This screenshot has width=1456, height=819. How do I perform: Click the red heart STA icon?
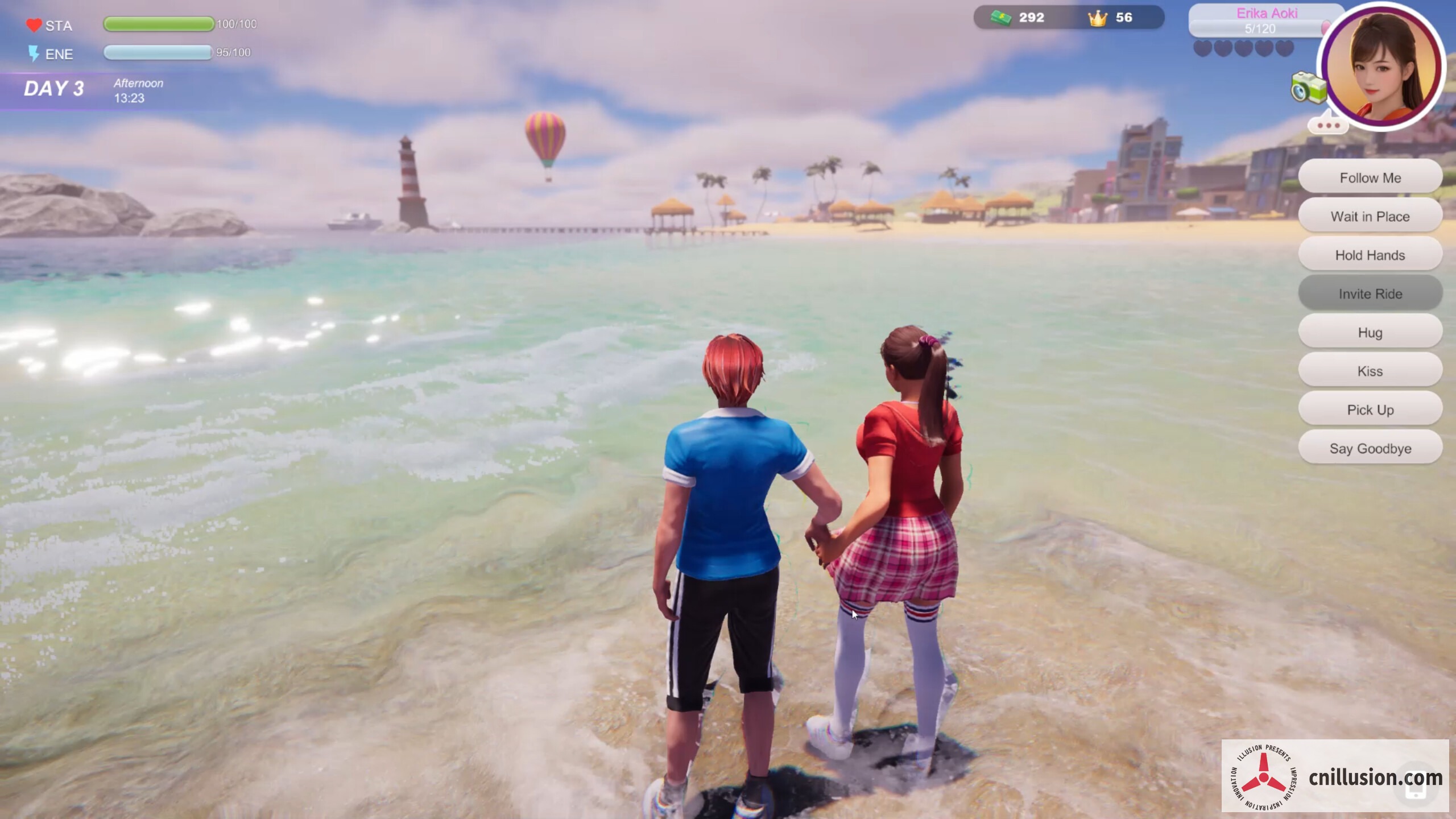click(x=34, y=24)
